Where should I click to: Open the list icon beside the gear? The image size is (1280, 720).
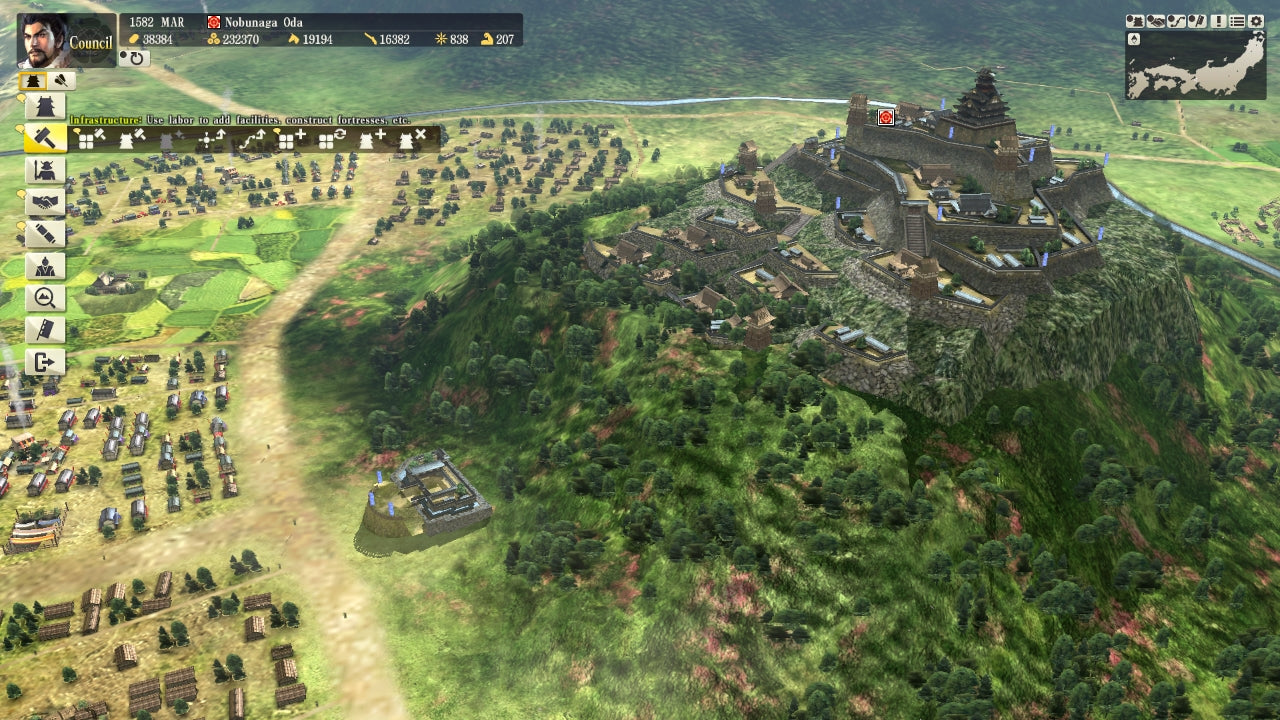pyautogui.click(x=1237, y=21)
